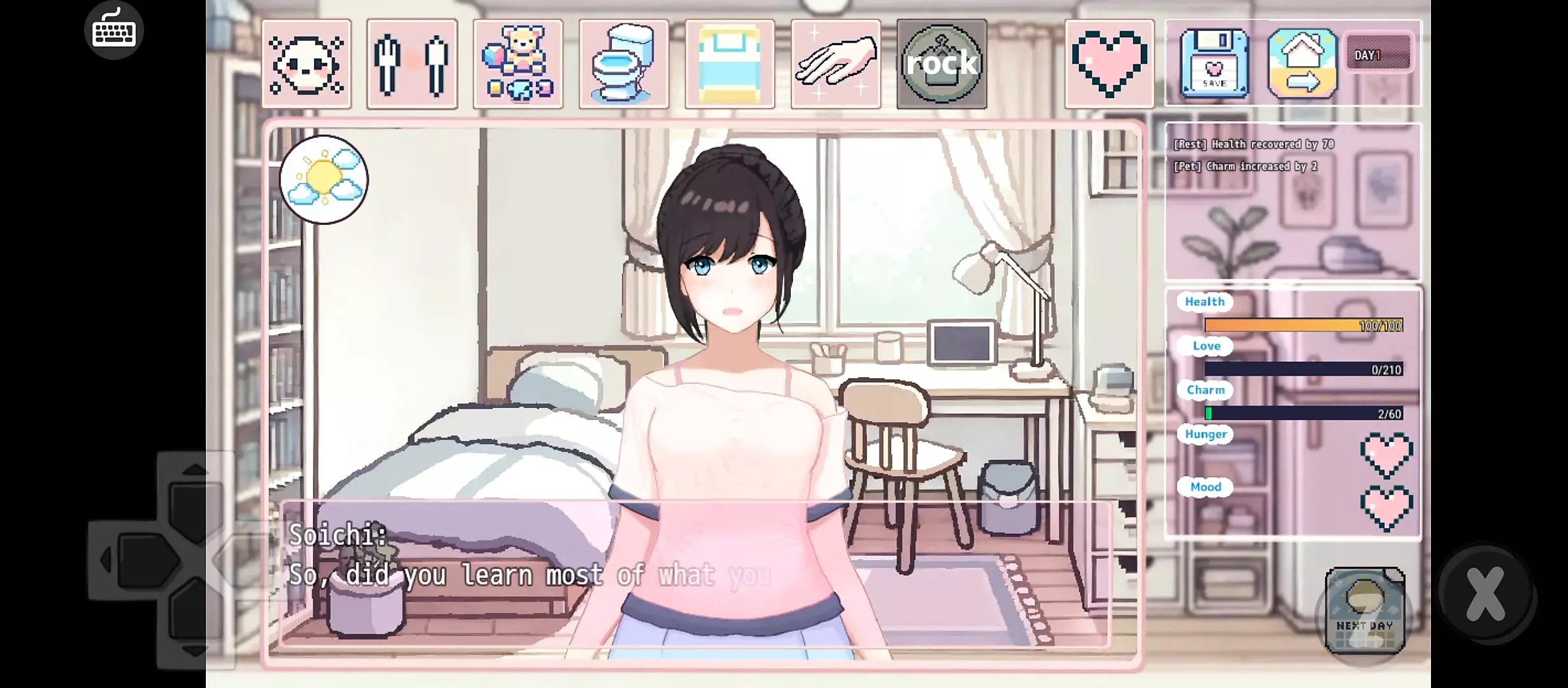
Task: Tap the emulator X button
Action: [1485, 594]
